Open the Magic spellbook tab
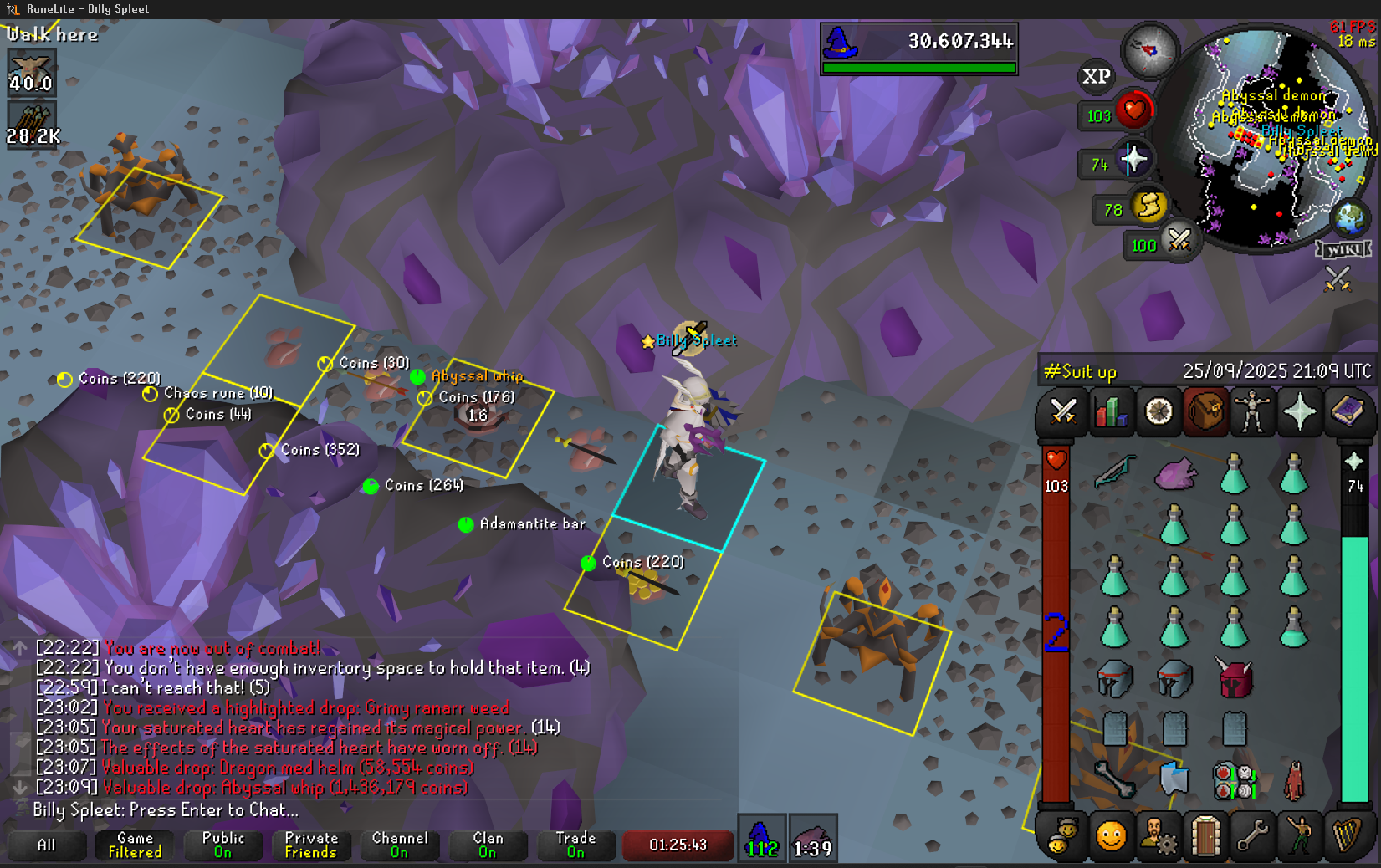Image resolution: width=1381 pixels, height=868 pixels. pyautogui.click(x=1348, y=411)
